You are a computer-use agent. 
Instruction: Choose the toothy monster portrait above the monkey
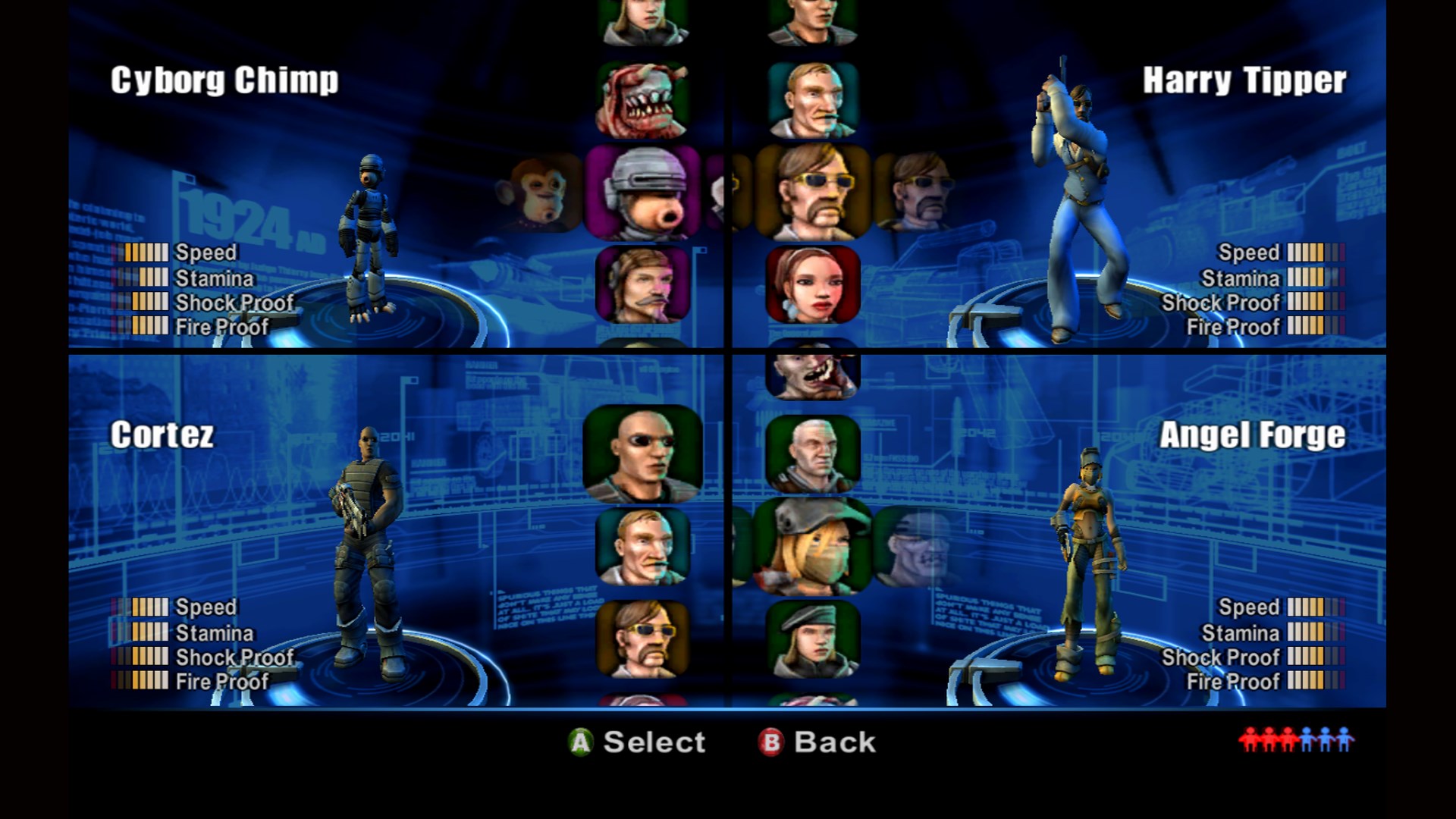click(x=644, y=98)
